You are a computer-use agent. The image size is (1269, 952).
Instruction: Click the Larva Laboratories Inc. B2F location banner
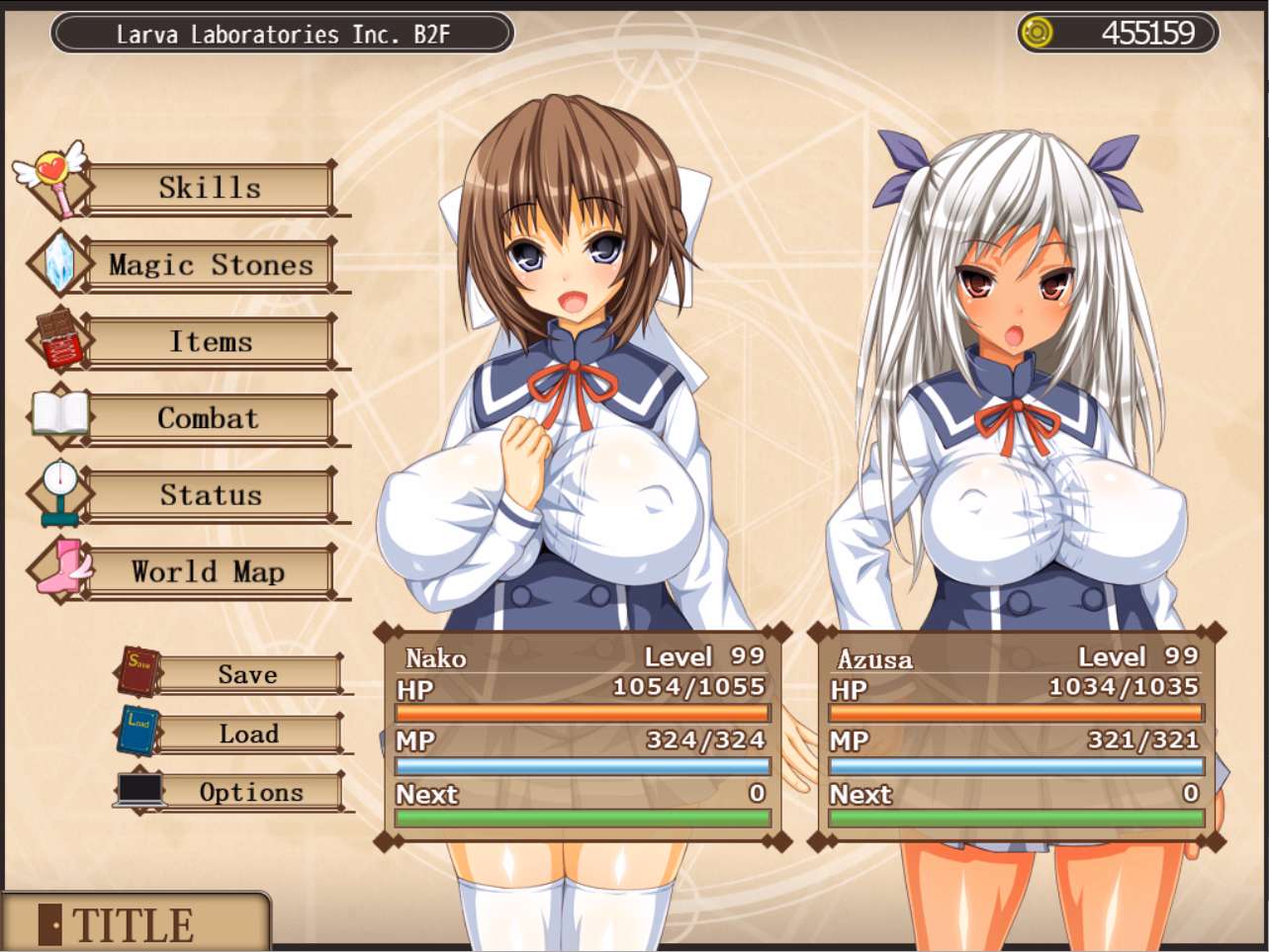(280, 32)
